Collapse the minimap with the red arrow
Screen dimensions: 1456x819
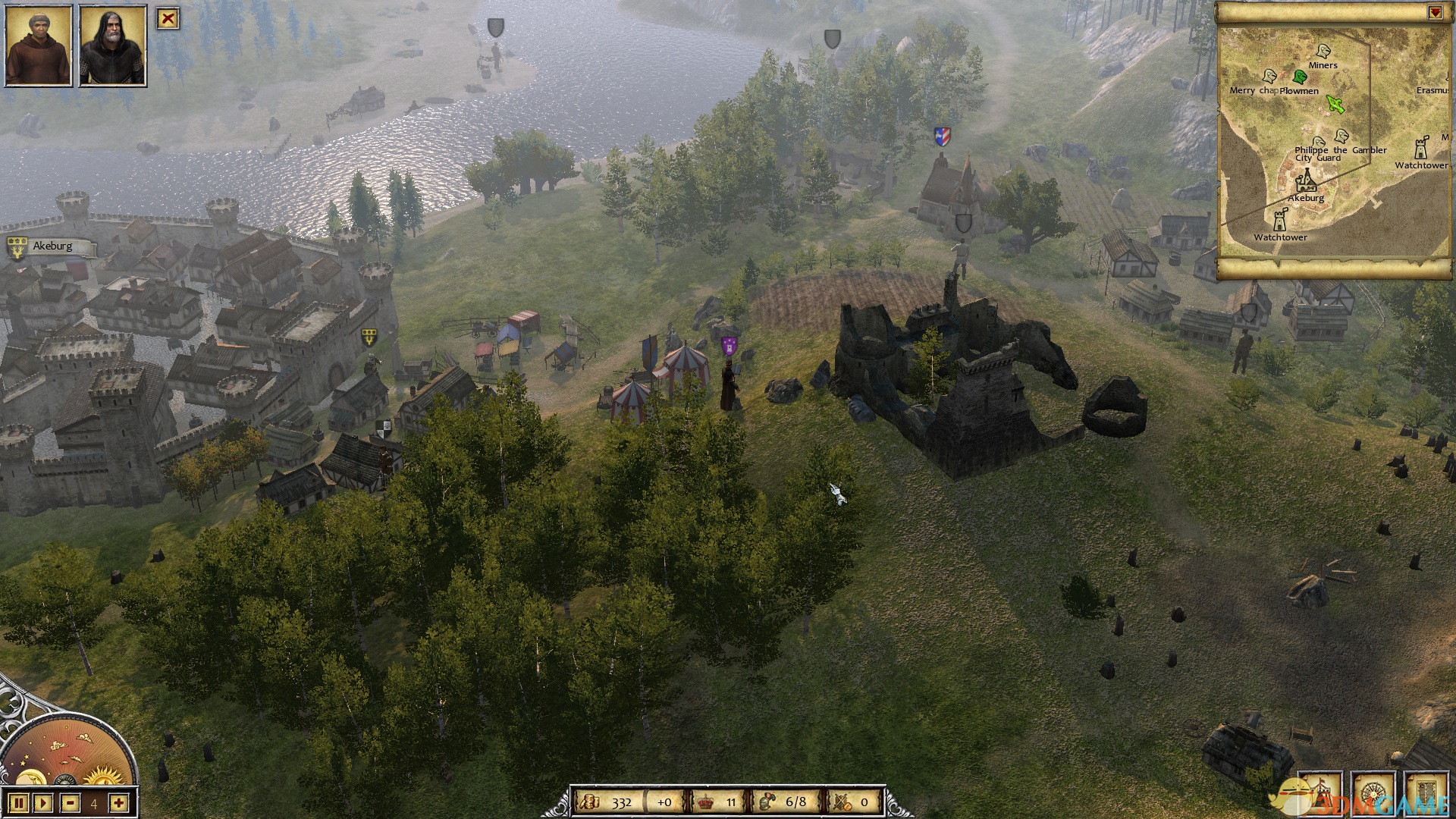[1435, 13]
